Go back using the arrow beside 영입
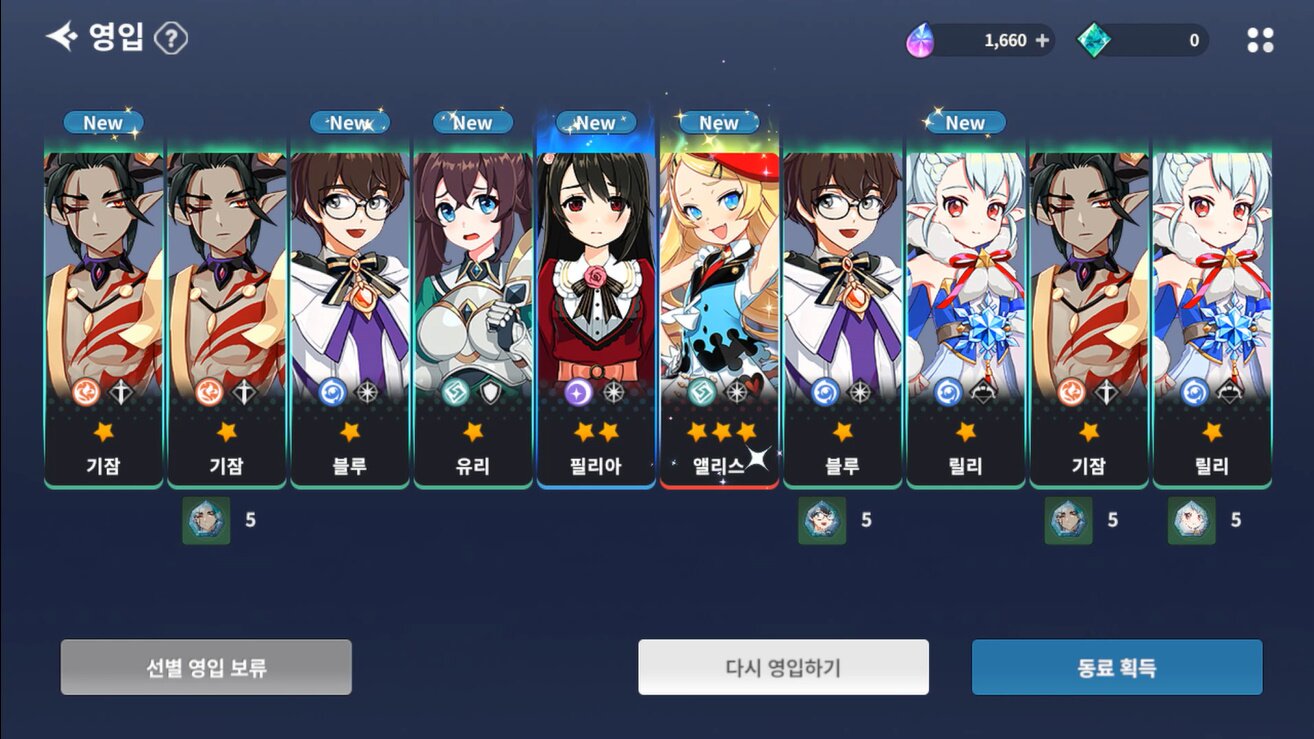This screenshot has width=1314, height=739. click(62, 38)
